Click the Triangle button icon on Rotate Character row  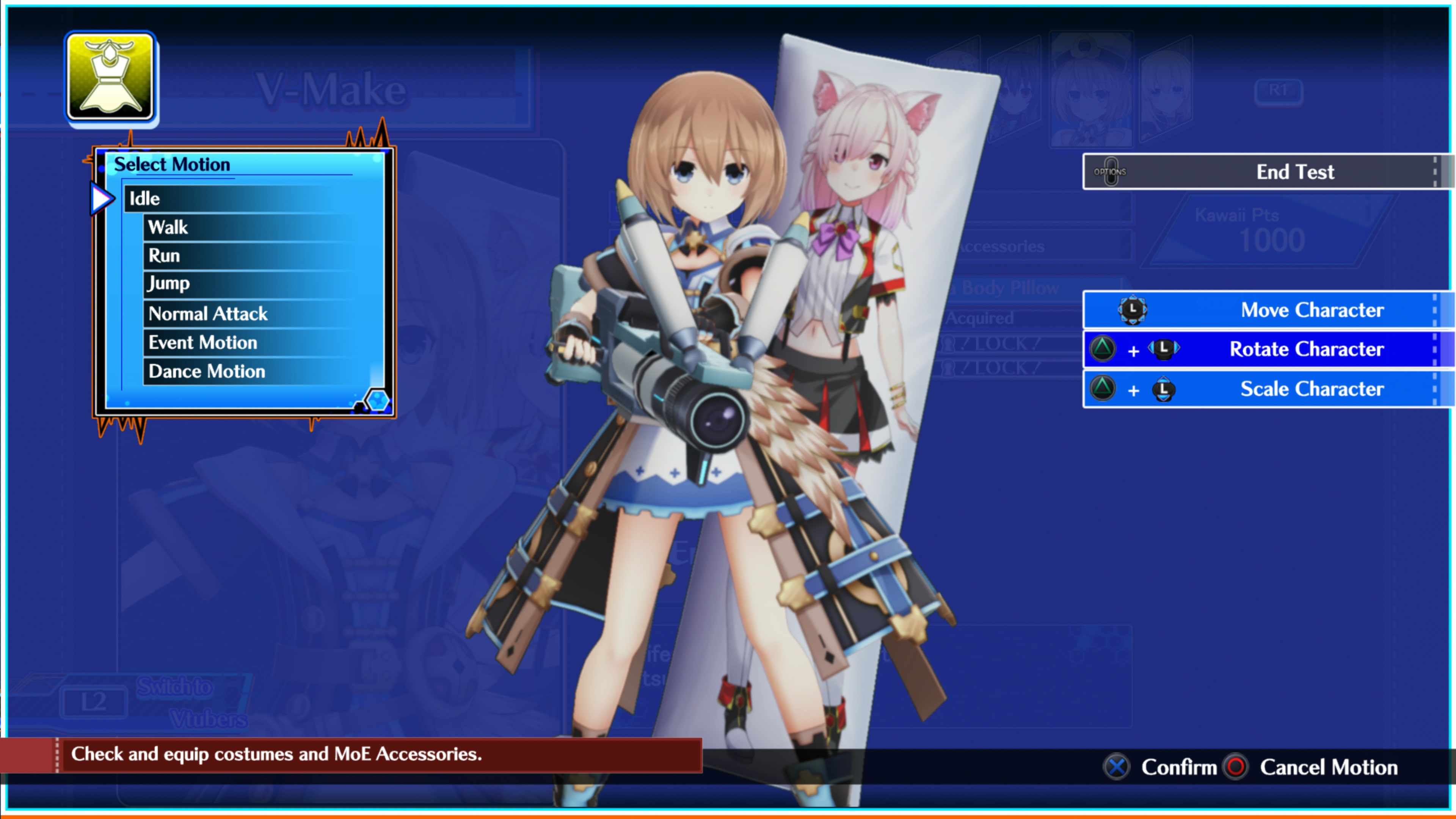pos(1102,350)
